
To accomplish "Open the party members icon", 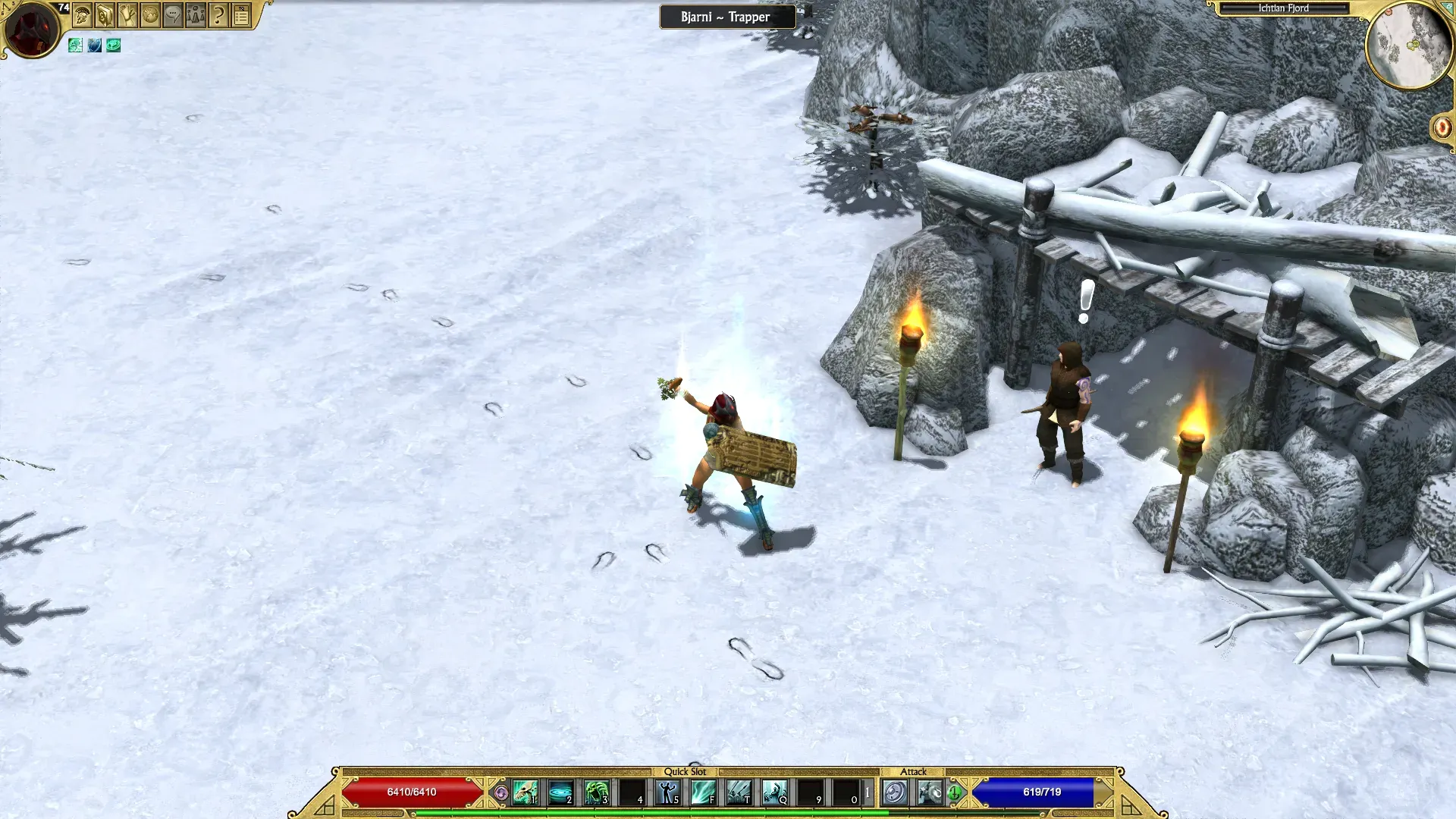I will tap(196, 15).
